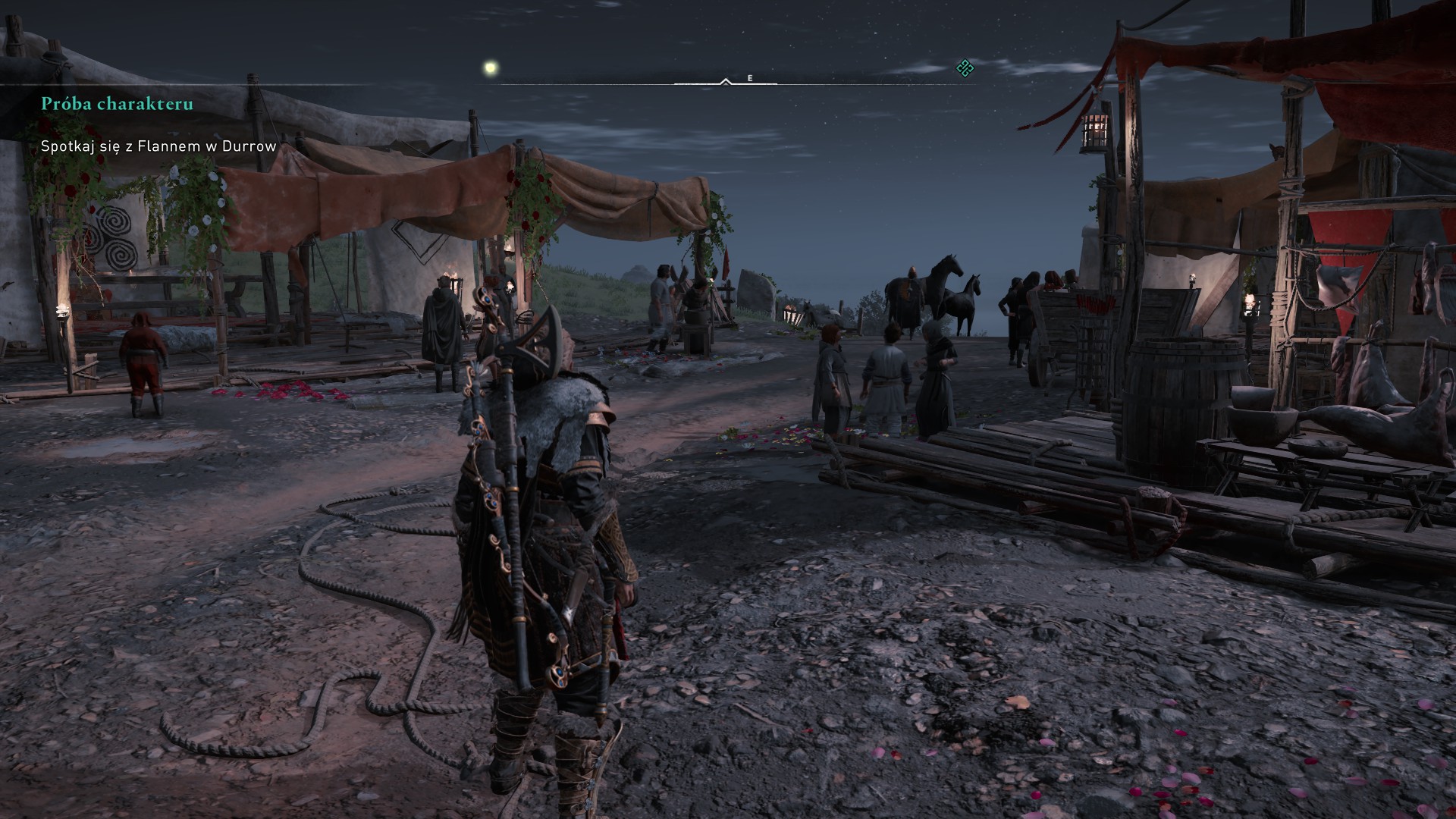
Task: Select the teal quest marker on the compass
Action: (965, 69)
